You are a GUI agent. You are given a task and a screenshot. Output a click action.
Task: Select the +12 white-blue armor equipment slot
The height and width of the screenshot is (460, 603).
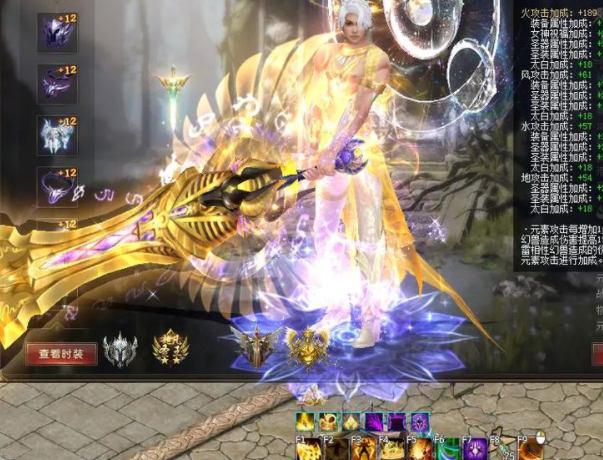point(57,135)
